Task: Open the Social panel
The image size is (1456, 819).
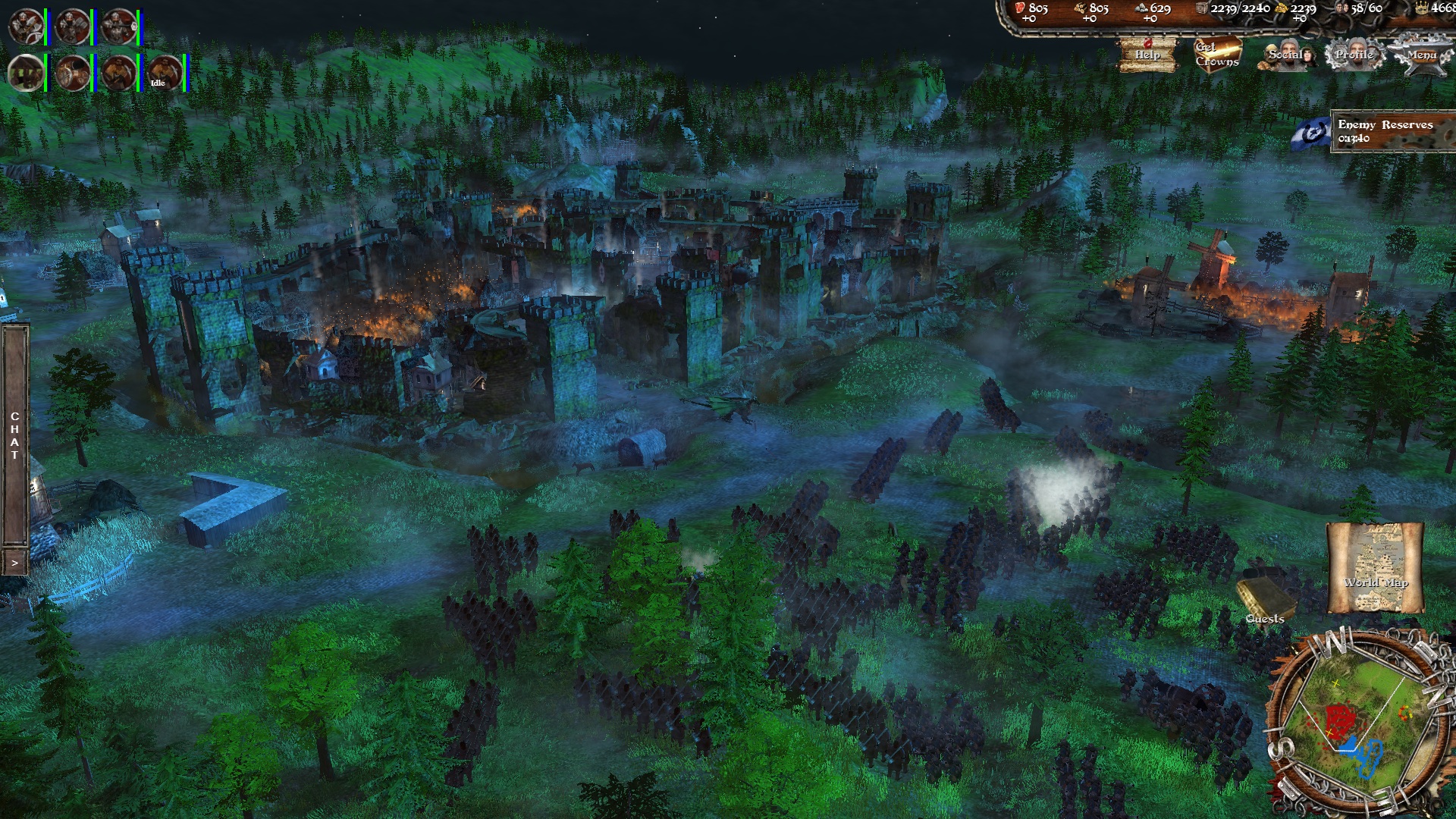Action: click(1288, 54)
